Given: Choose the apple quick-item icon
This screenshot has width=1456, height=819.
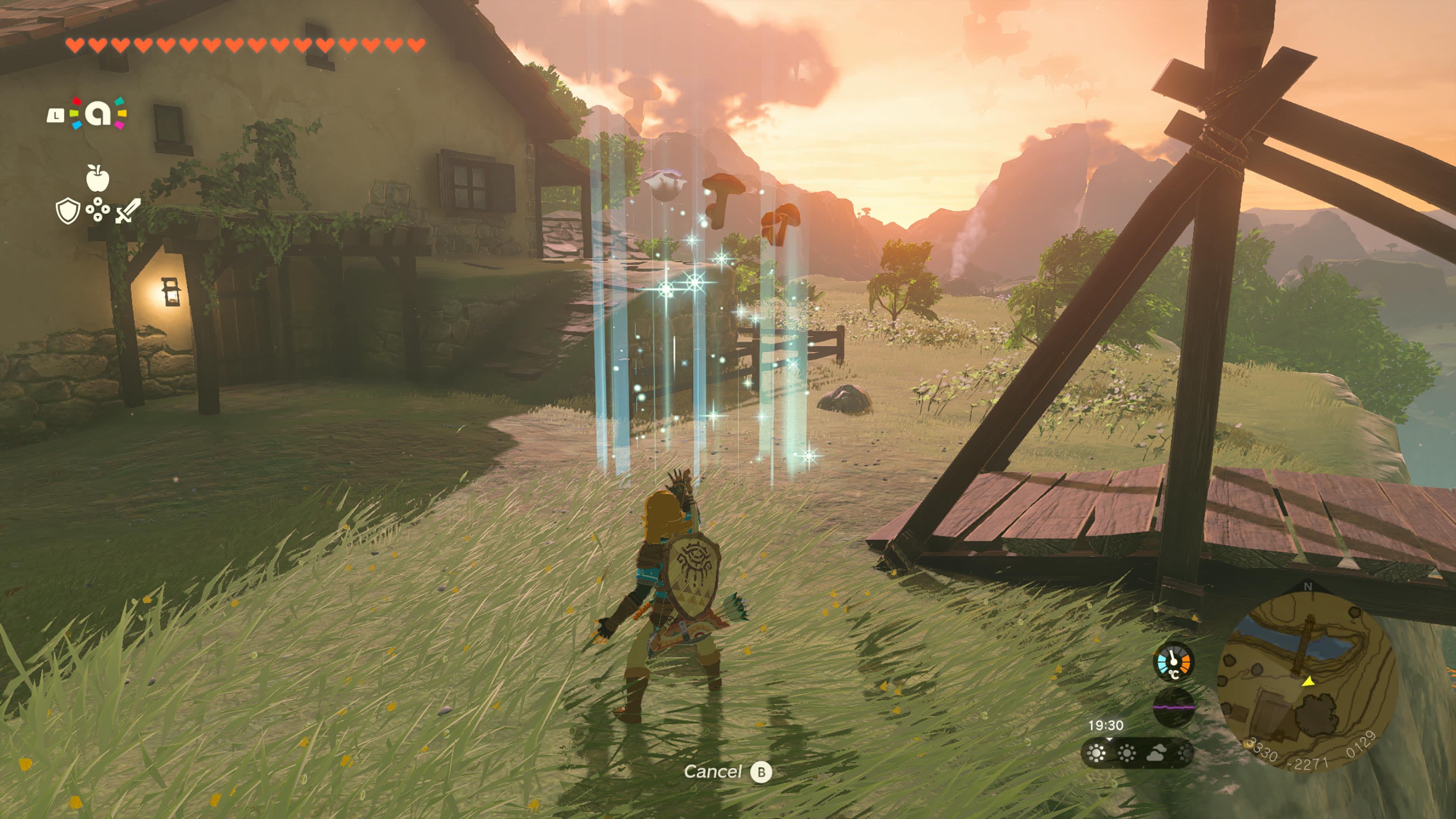Looking at the screenshot, I should coord(97,178).
